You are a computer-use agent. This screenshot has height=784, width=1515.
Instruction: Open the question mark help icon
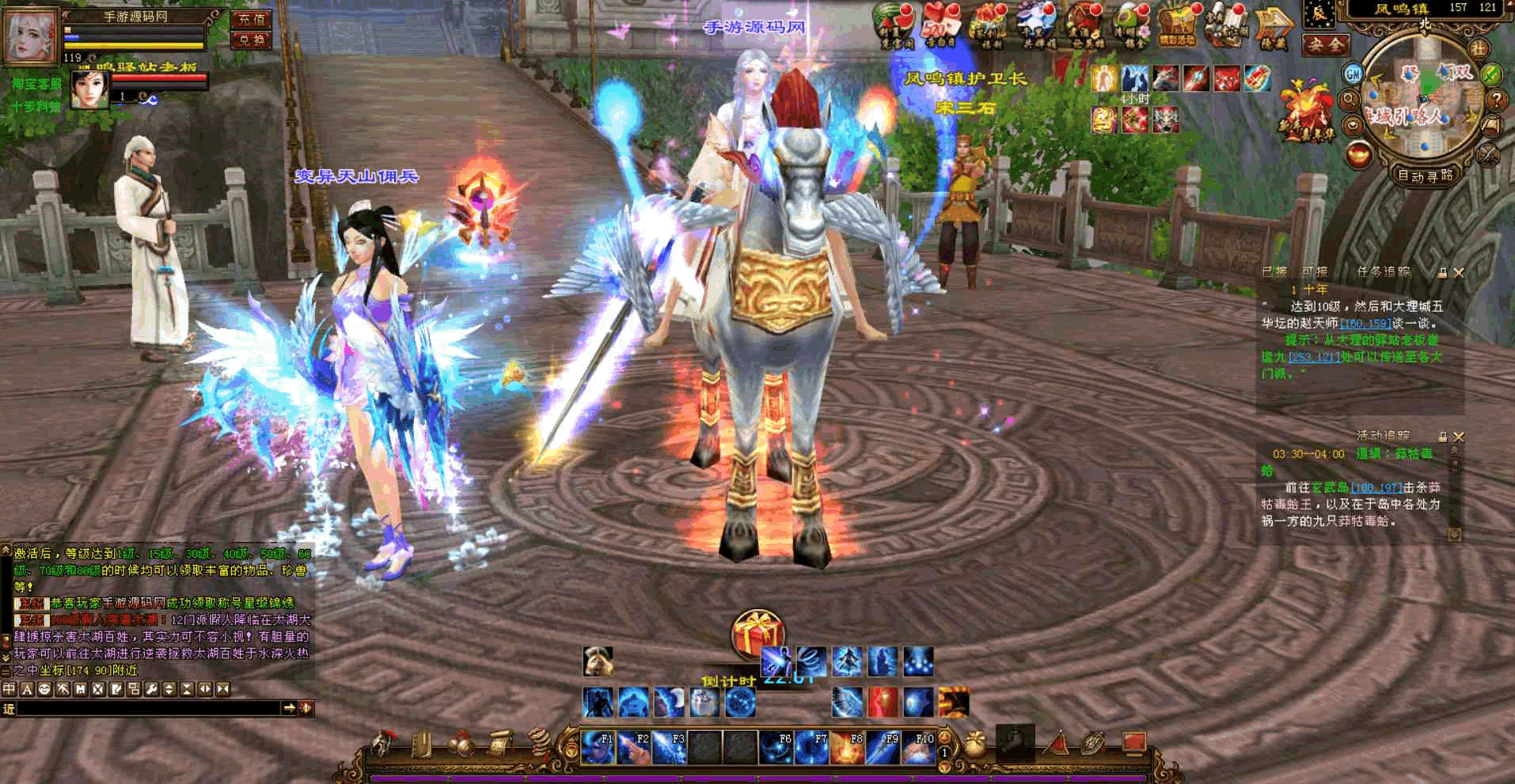click(x=1495, y=100)
